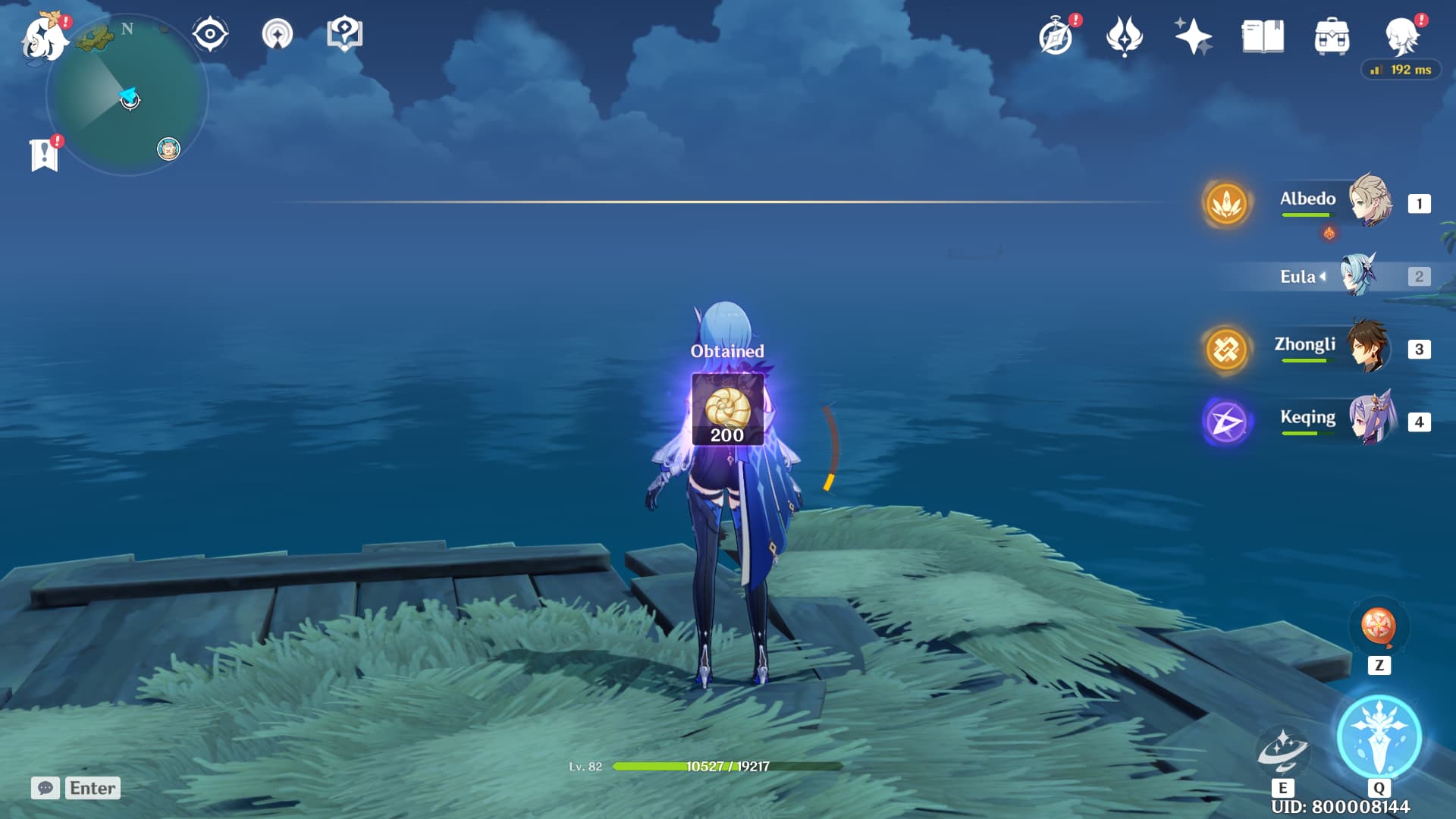This screenshot has height=819, width=1456.
Task: Open the Elemental Sight eye icon
Action: tap(209, 32)
